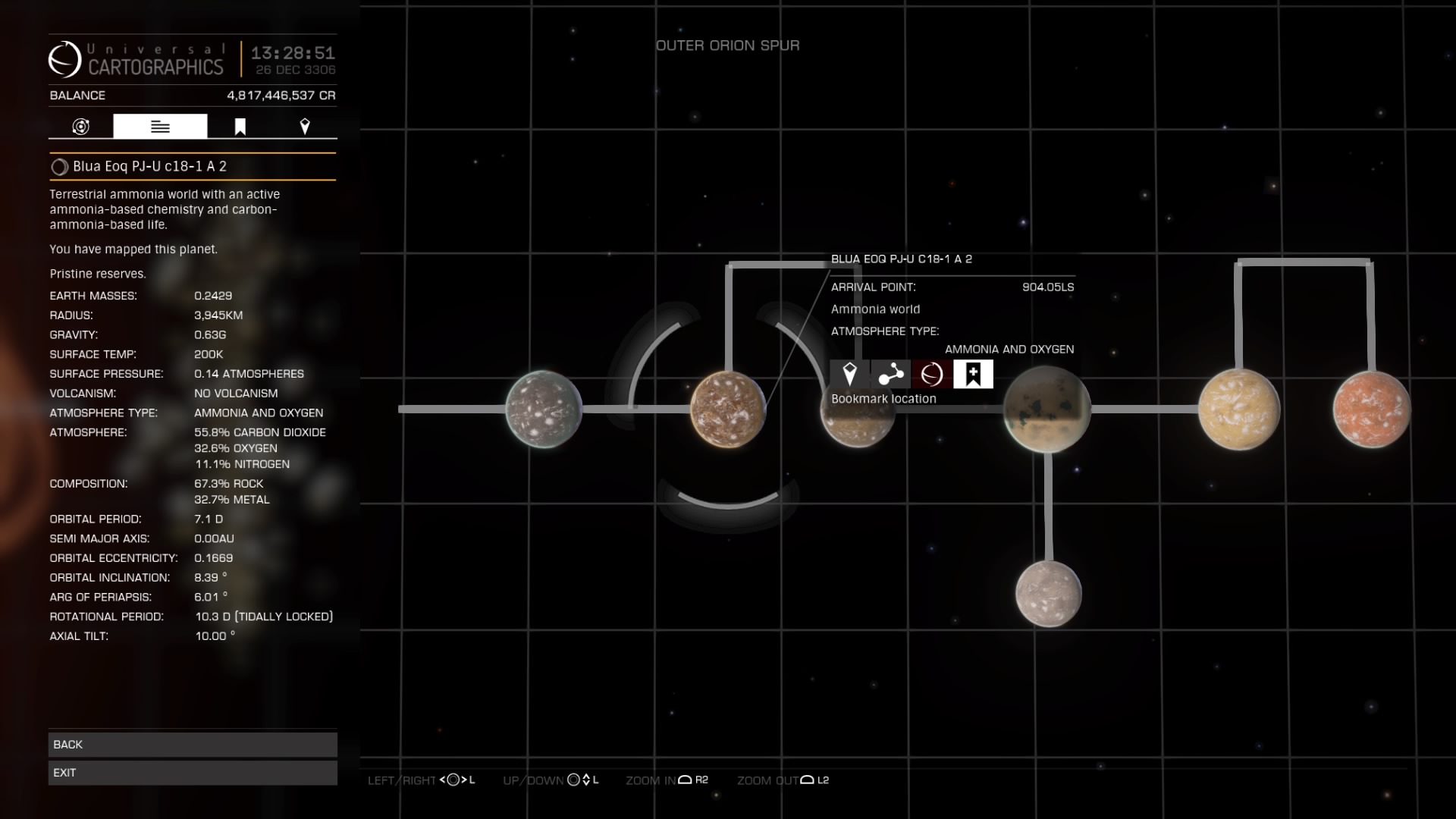Open the bookmarks tab
1456x819 pixels.
240,127
